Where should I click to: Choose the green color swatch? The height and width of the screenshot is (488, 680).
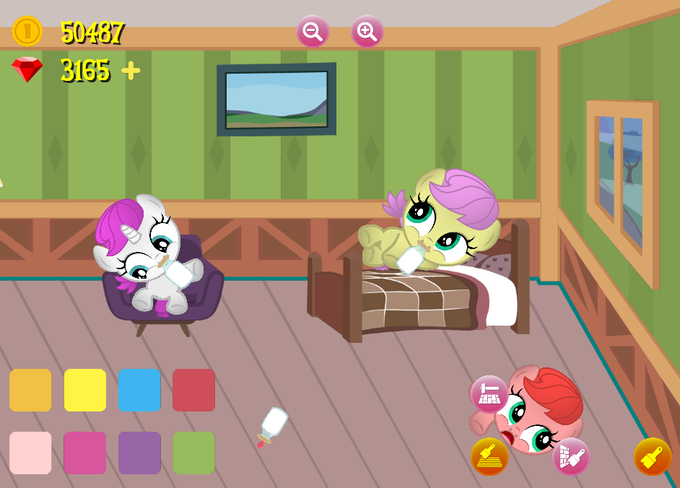pyautogui.click(x=193, y=452)
